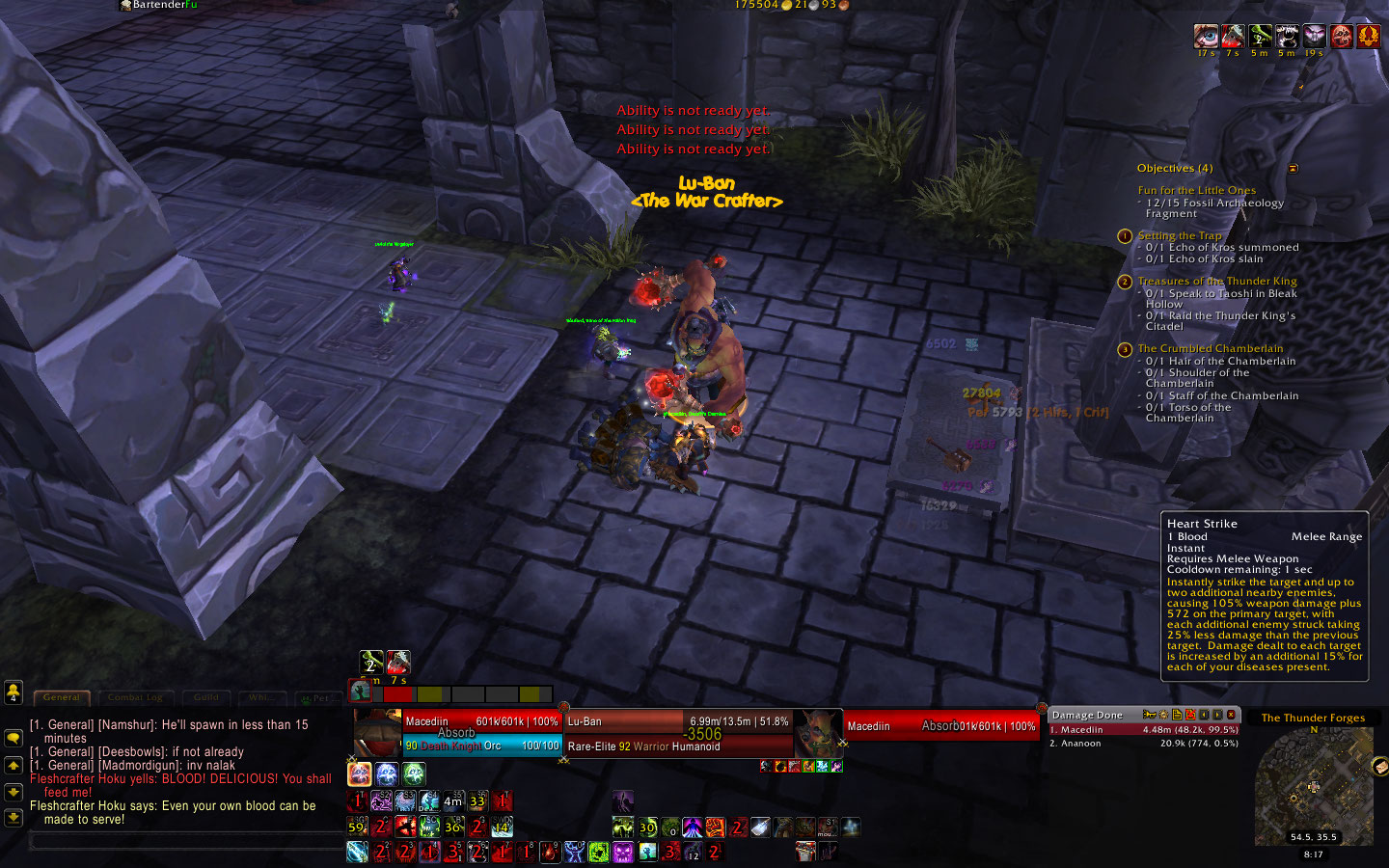Click the eyeball buff icon
Image resolution: width=1389 pixels, height=868 pixels.
1206,37
